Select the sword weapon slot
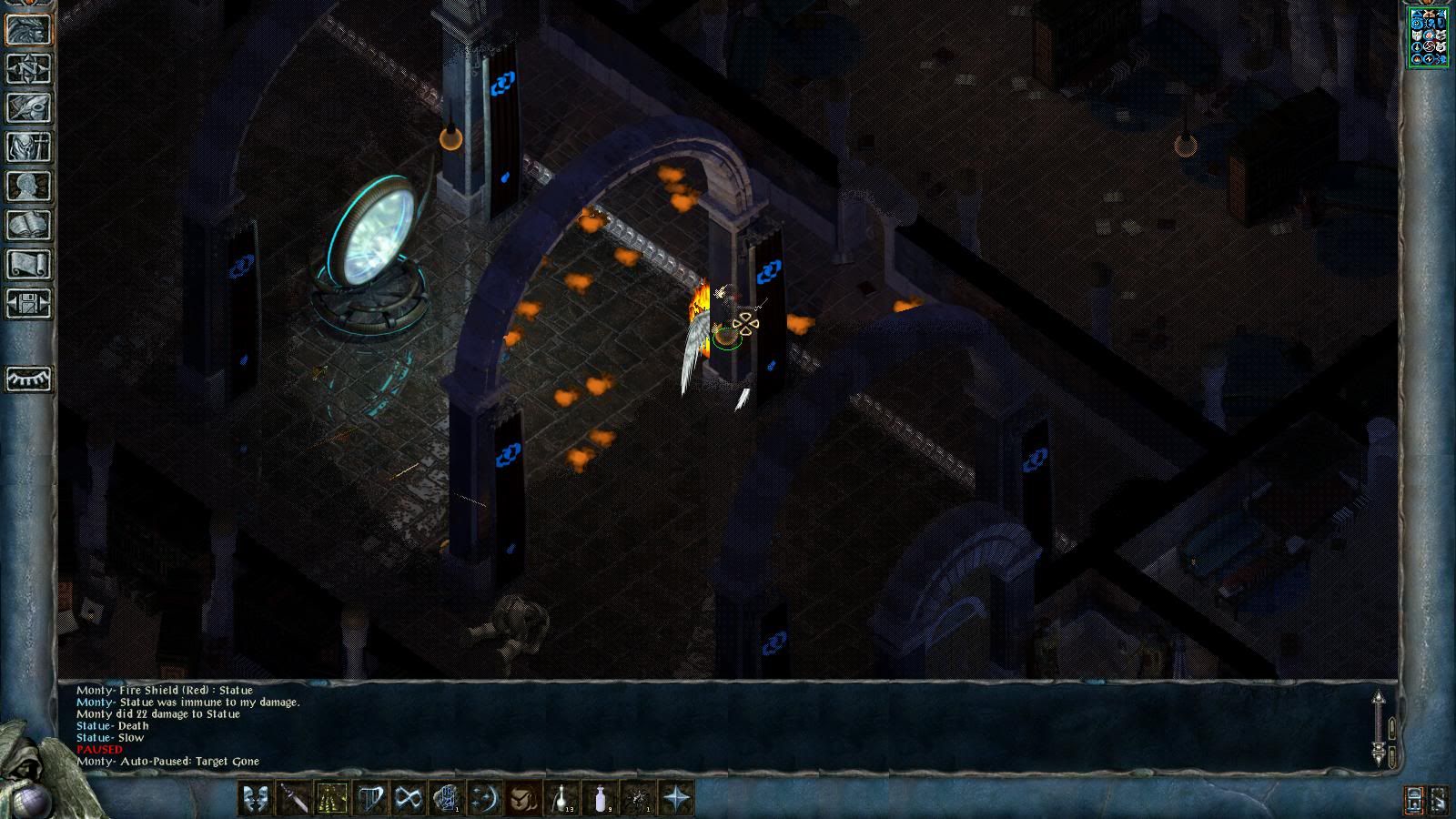 (x=293, y=799)
